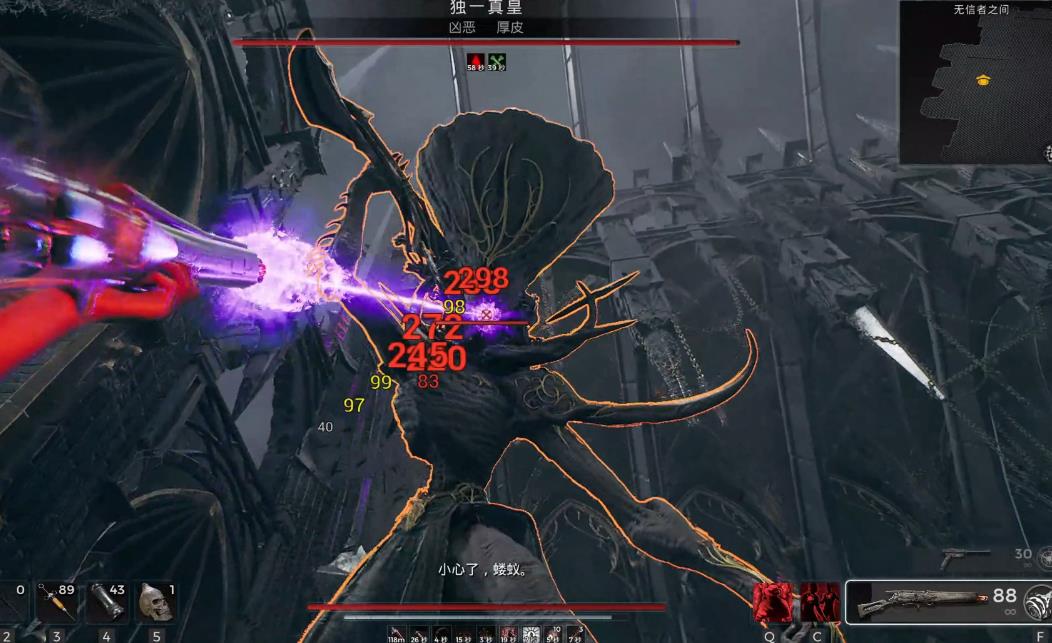Switch to the pistol sidearm icon
1052x643 pixels.
(x=964, y=555)
